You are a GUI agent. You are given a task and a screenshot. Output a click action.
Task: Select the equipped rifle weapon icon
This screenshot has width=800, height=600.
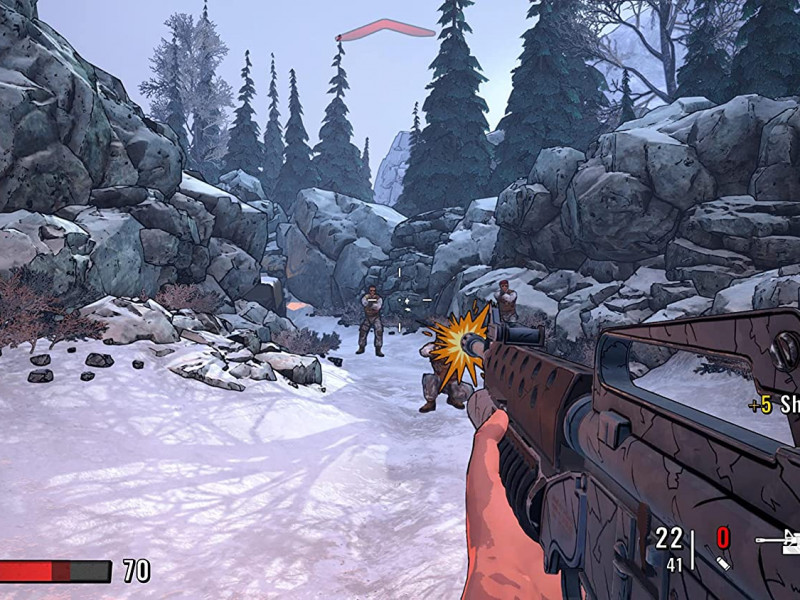pyautogui.click(x=780, y=541)
